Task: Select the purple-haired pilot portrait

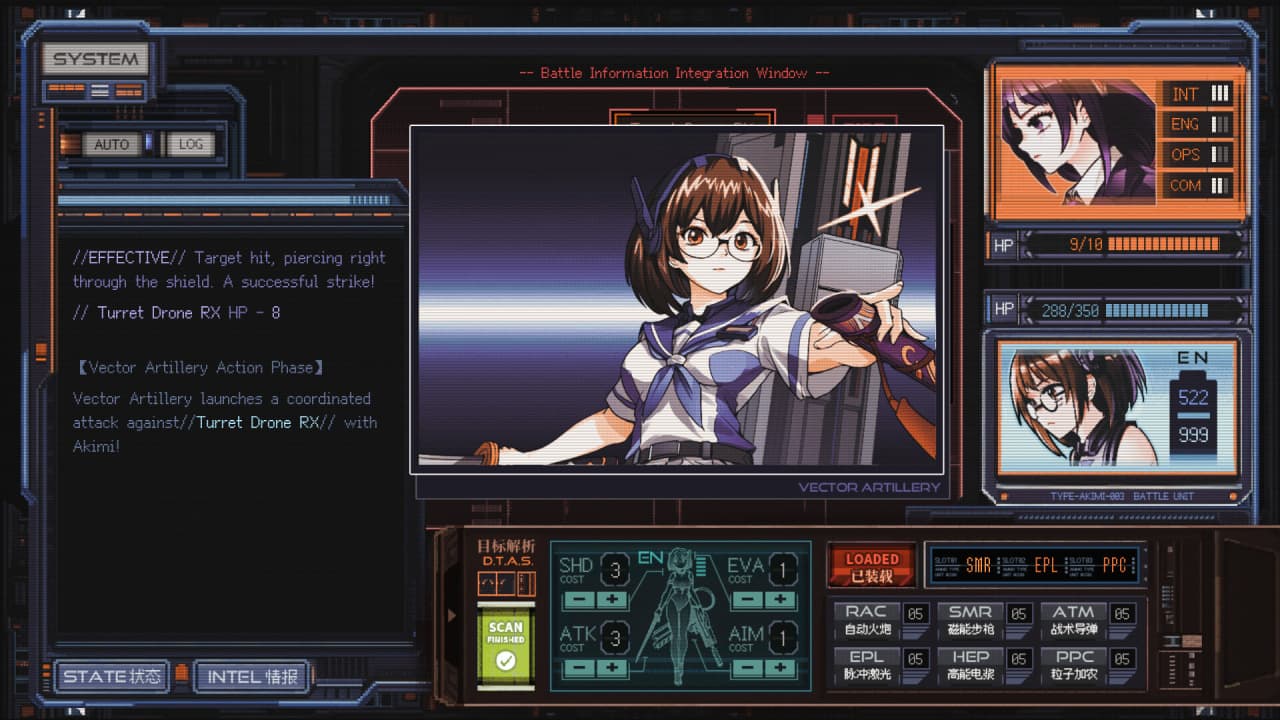Action: coord(1076,142)
